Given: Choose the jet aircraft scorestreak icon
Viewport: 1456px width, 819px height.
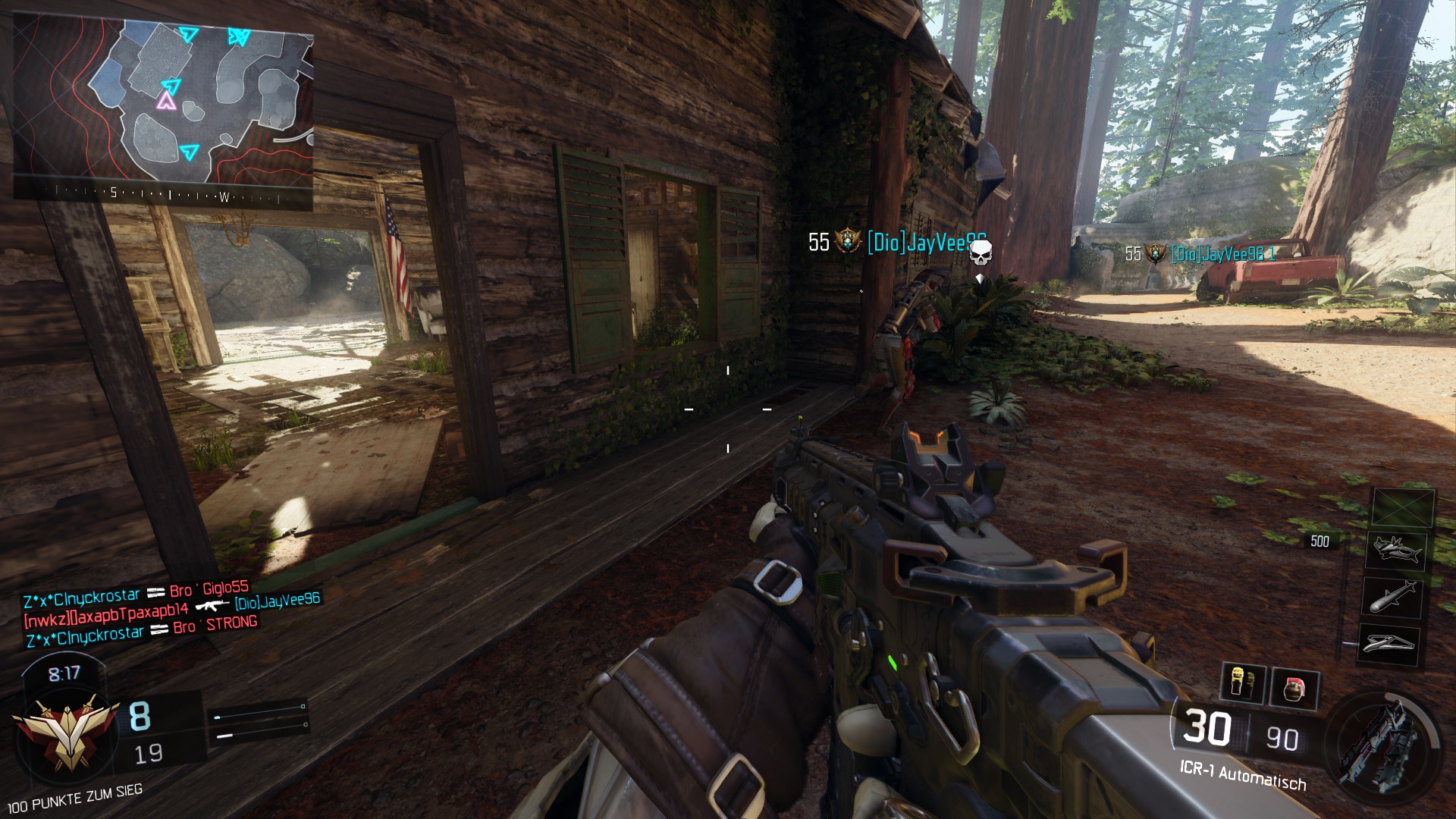Looking at the screenshot, I should 1395,549.
